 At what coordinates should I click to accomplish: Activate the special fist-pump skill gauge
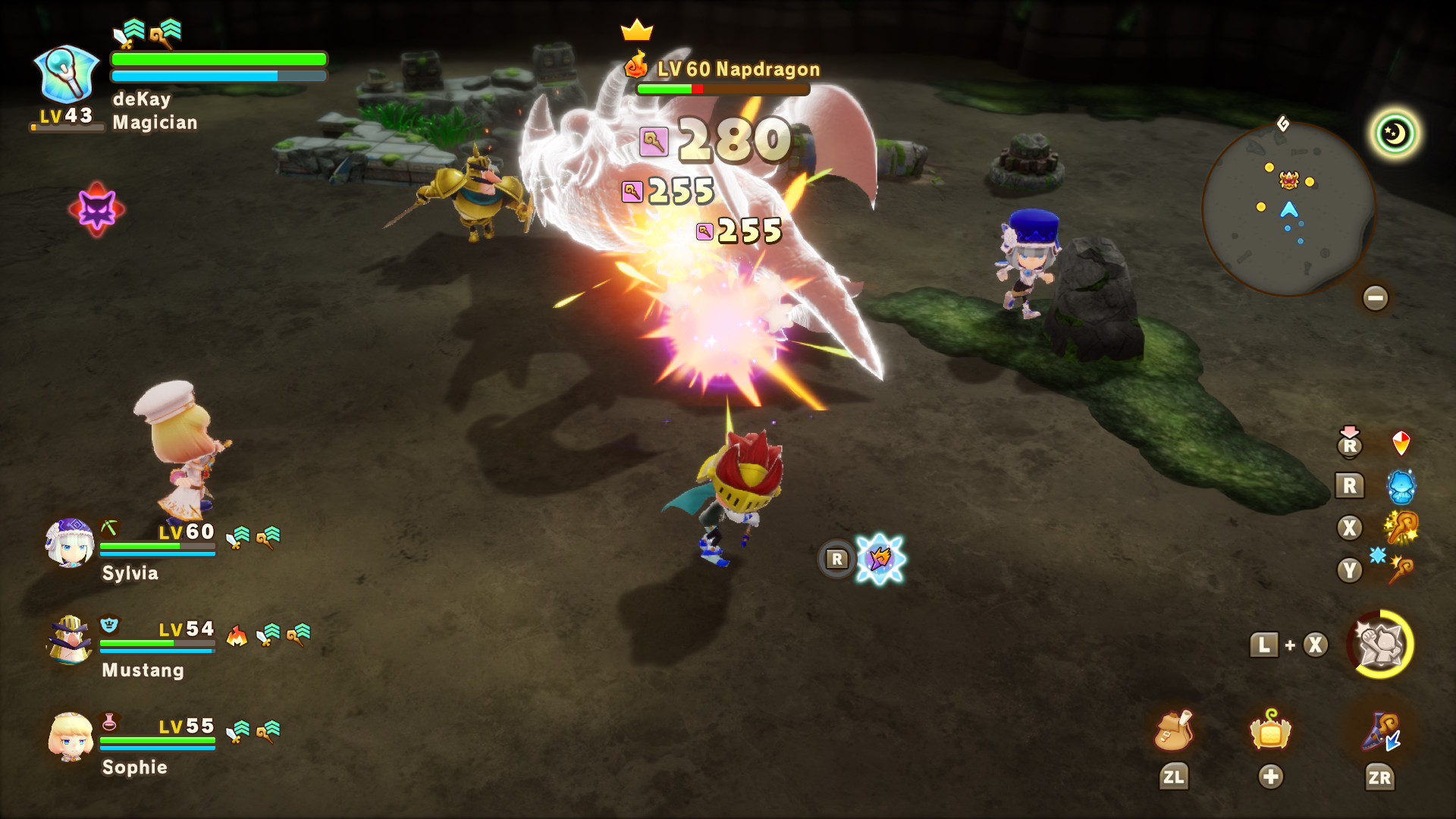(1380, 645)
